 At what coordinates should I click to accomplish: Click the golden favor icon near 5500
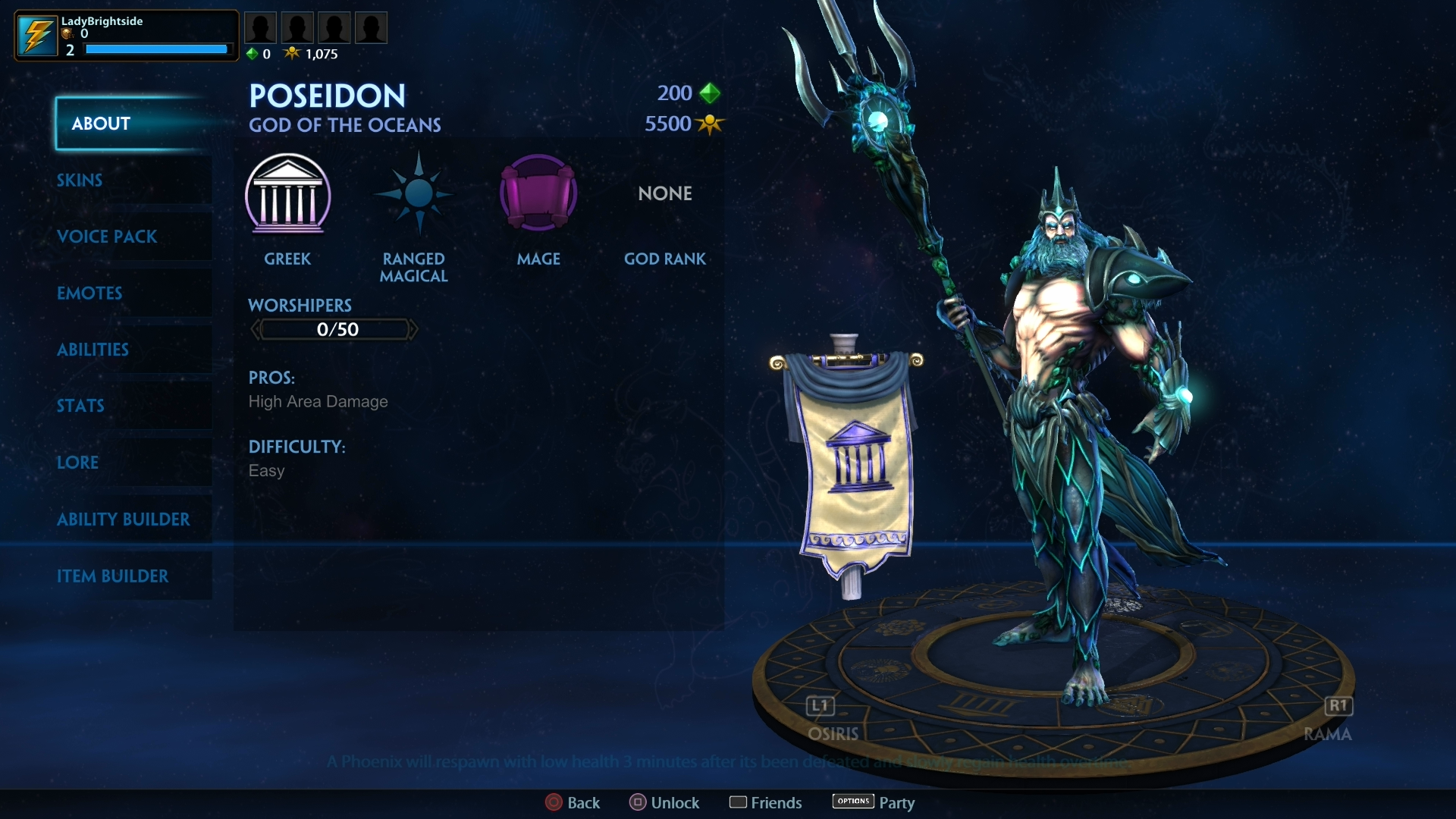pyautogui.click(x=710, y=124)
